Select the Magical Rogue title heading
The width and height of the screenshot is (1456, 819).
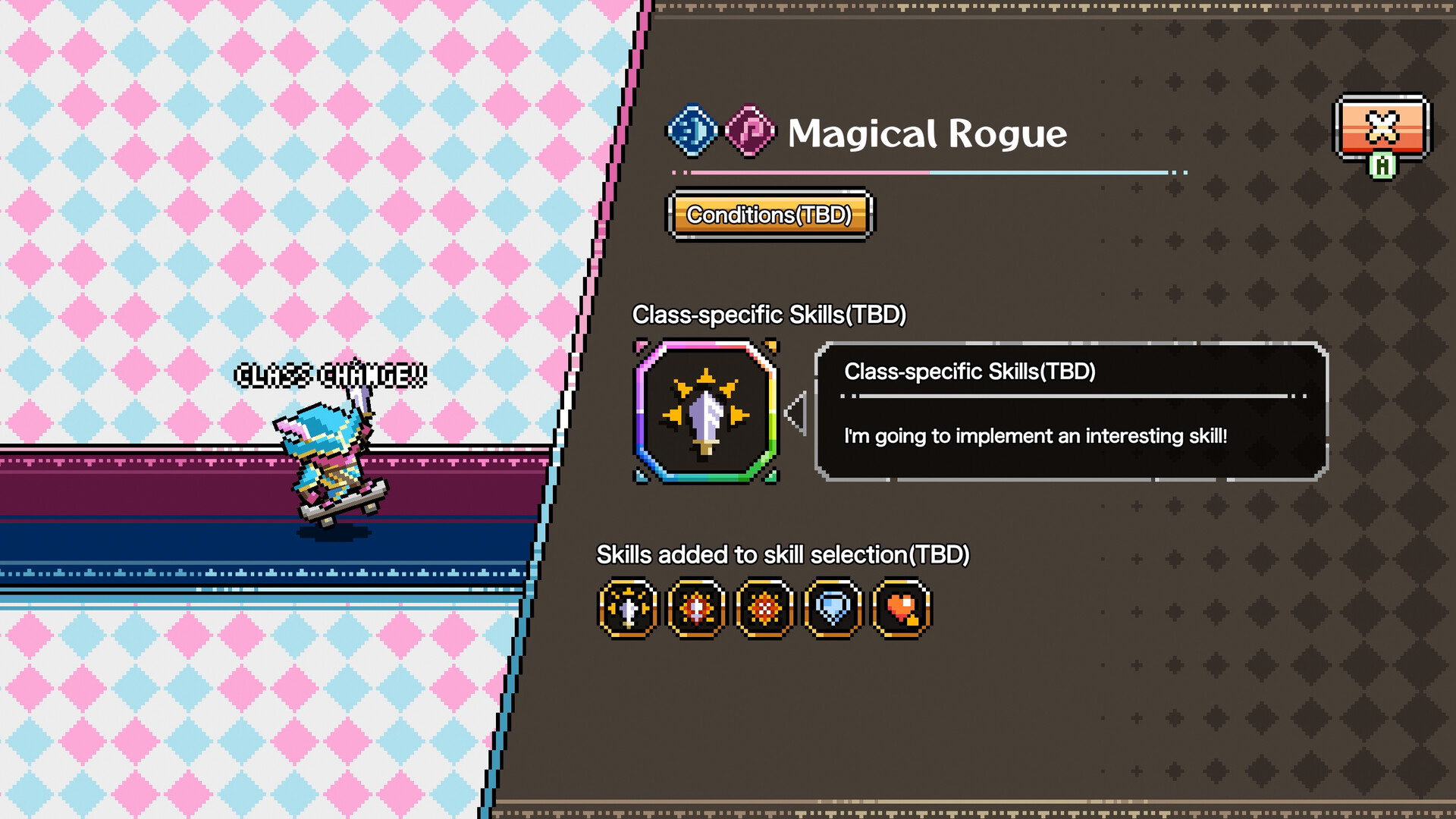925,135
